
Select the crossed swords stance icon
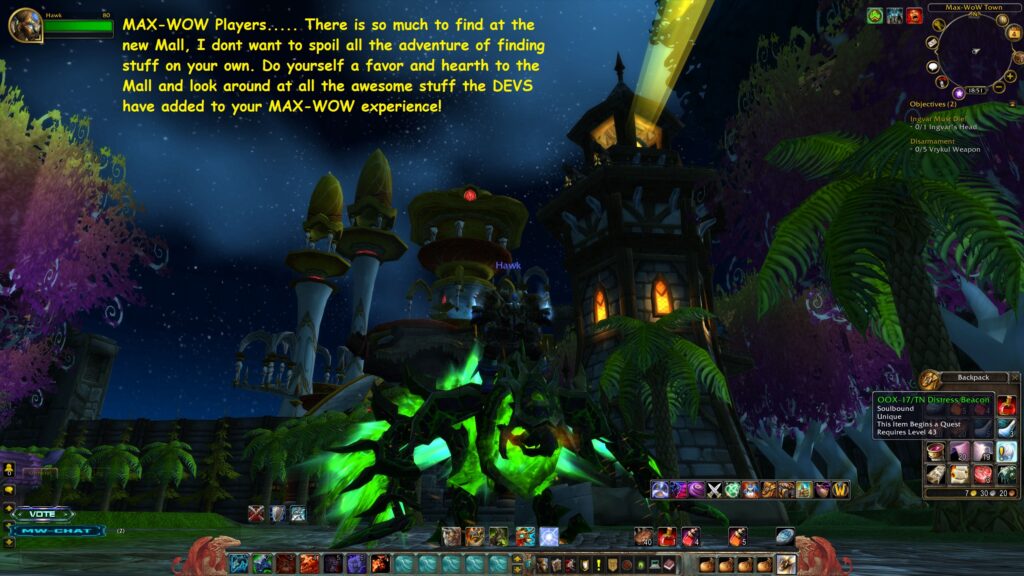click(715, 490)
